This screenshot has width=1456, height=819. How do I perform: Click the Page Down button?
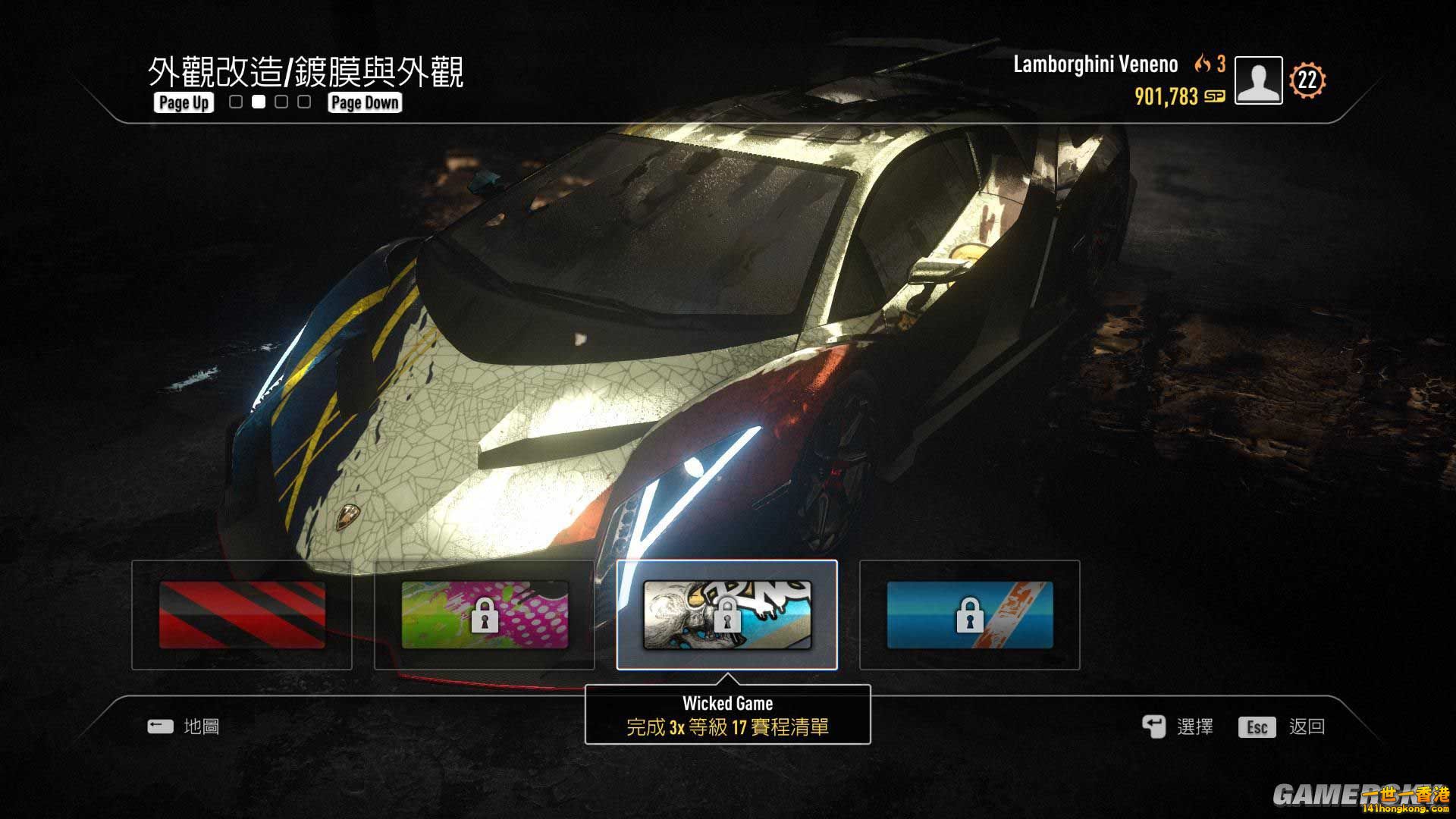point(363,102)
